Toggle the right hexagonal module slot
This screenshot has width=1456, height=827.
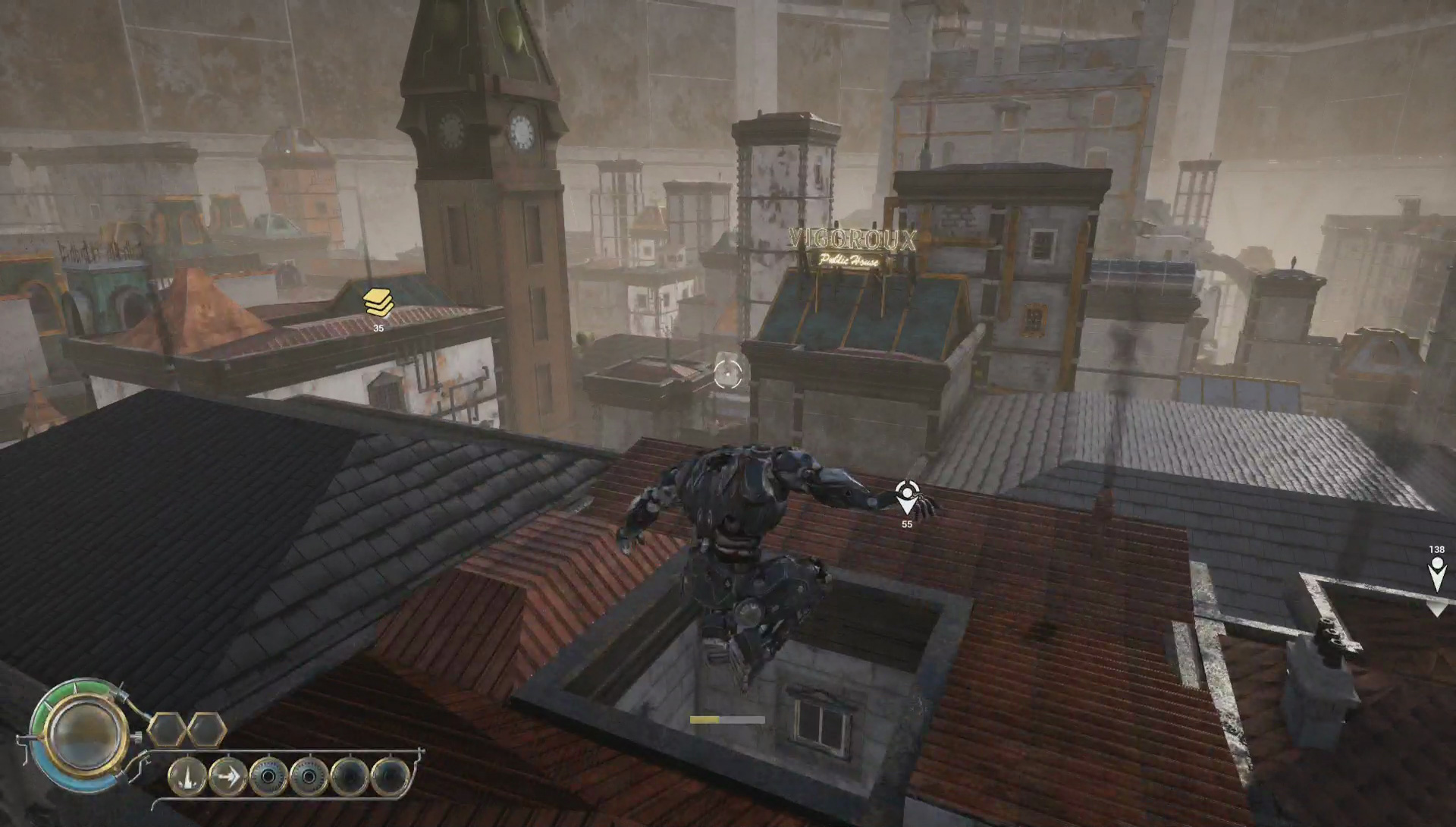[x=205, y=731]
